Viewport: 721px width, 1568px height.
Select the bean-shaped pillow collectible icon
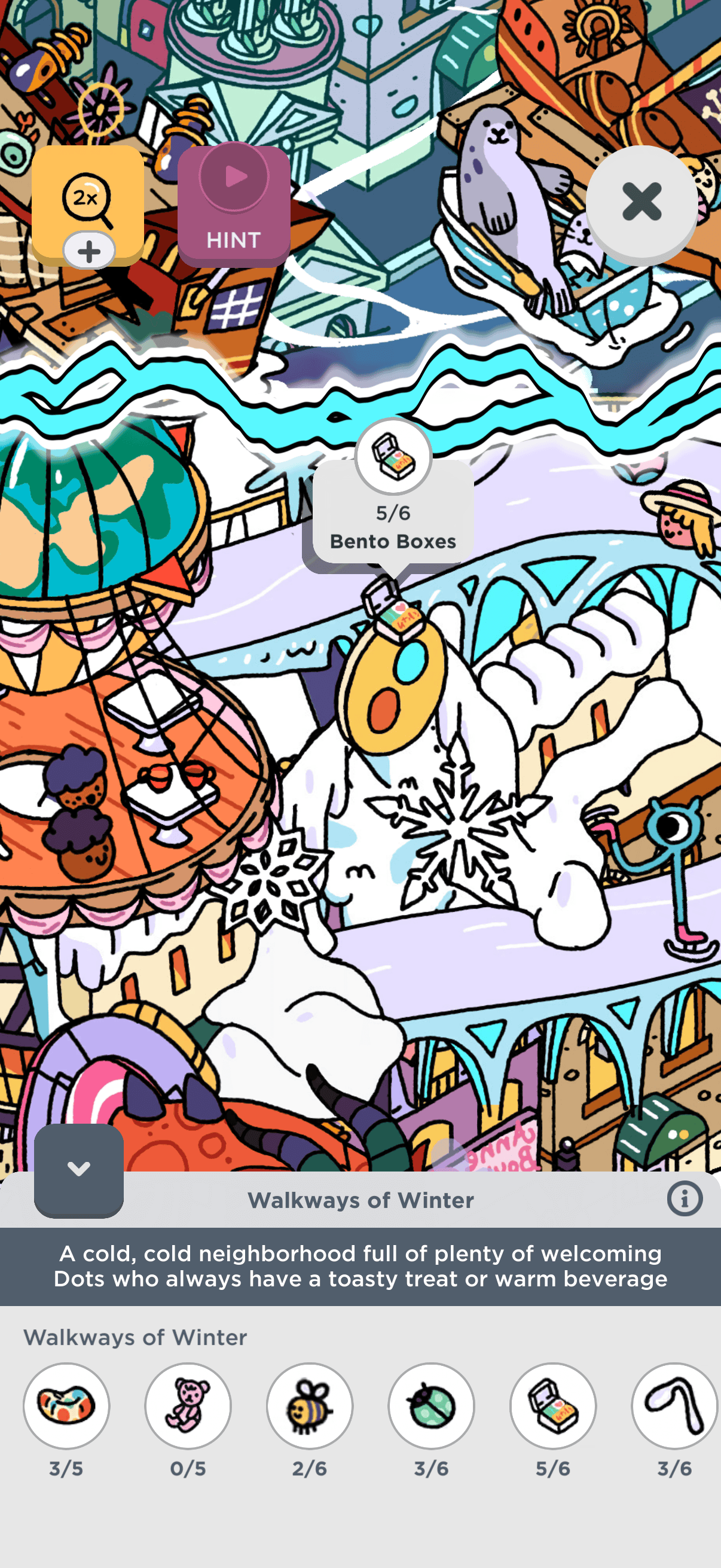[x=66, y=1405]
